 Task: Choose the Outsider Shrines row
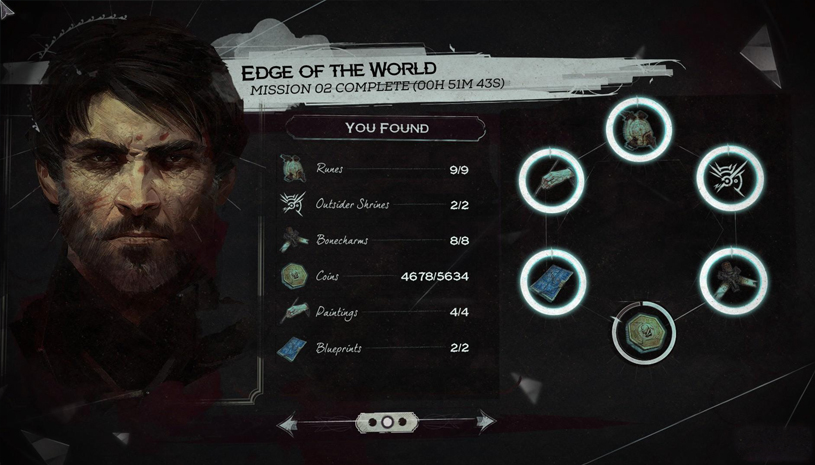click(x=378, y=205)
